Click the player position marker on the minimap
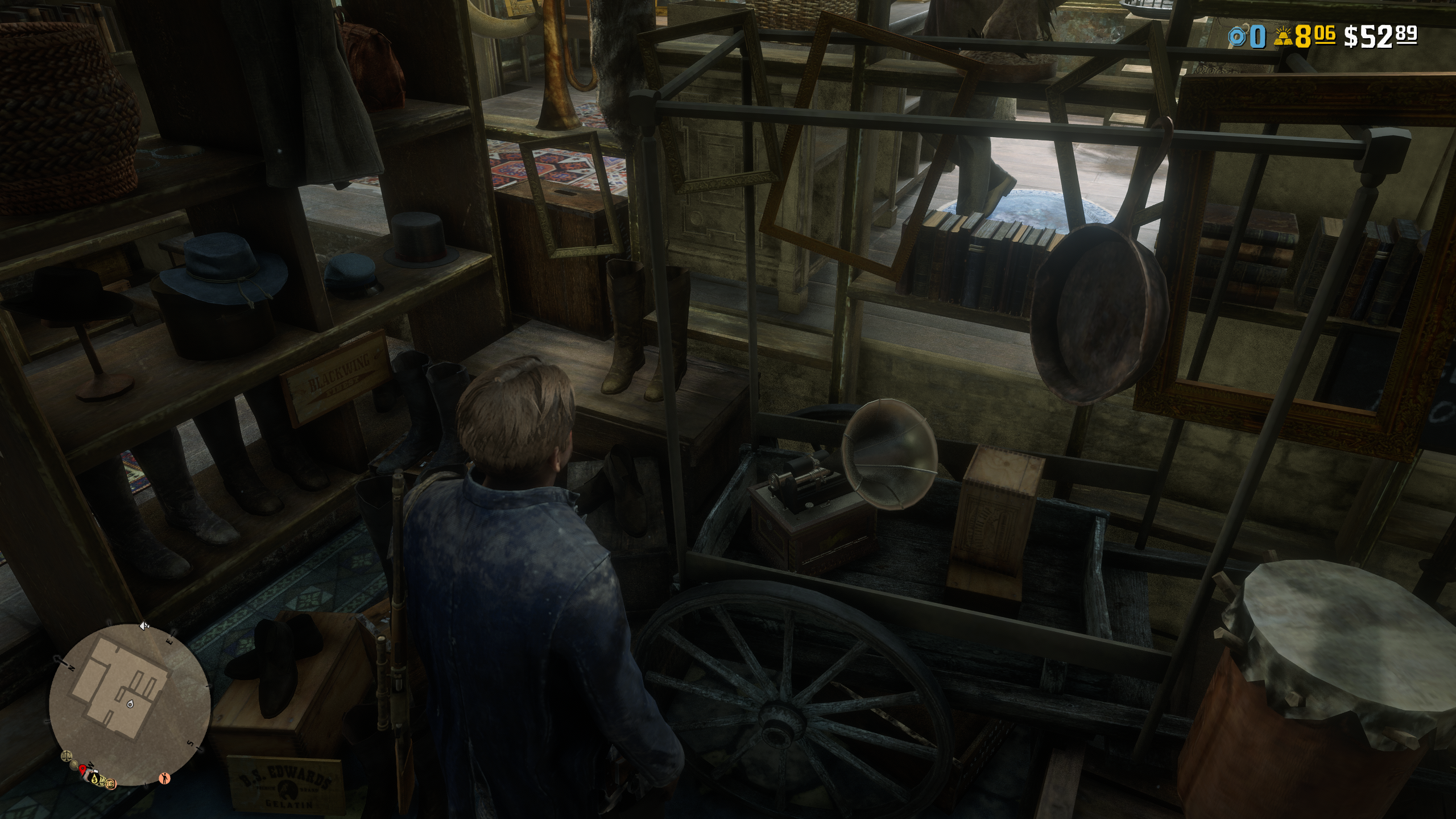 click(131, 705)
